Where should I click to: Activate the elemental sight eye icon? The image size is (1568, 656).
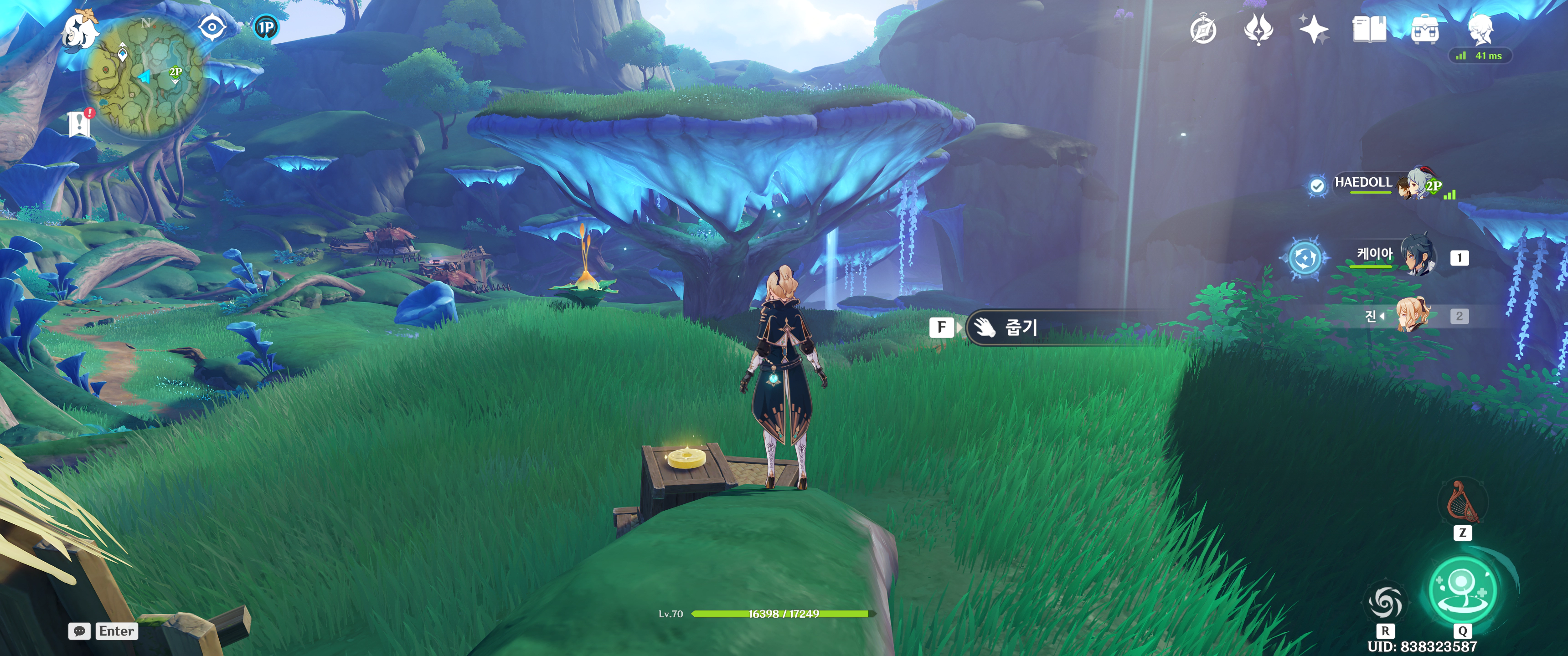coord(212,27)
